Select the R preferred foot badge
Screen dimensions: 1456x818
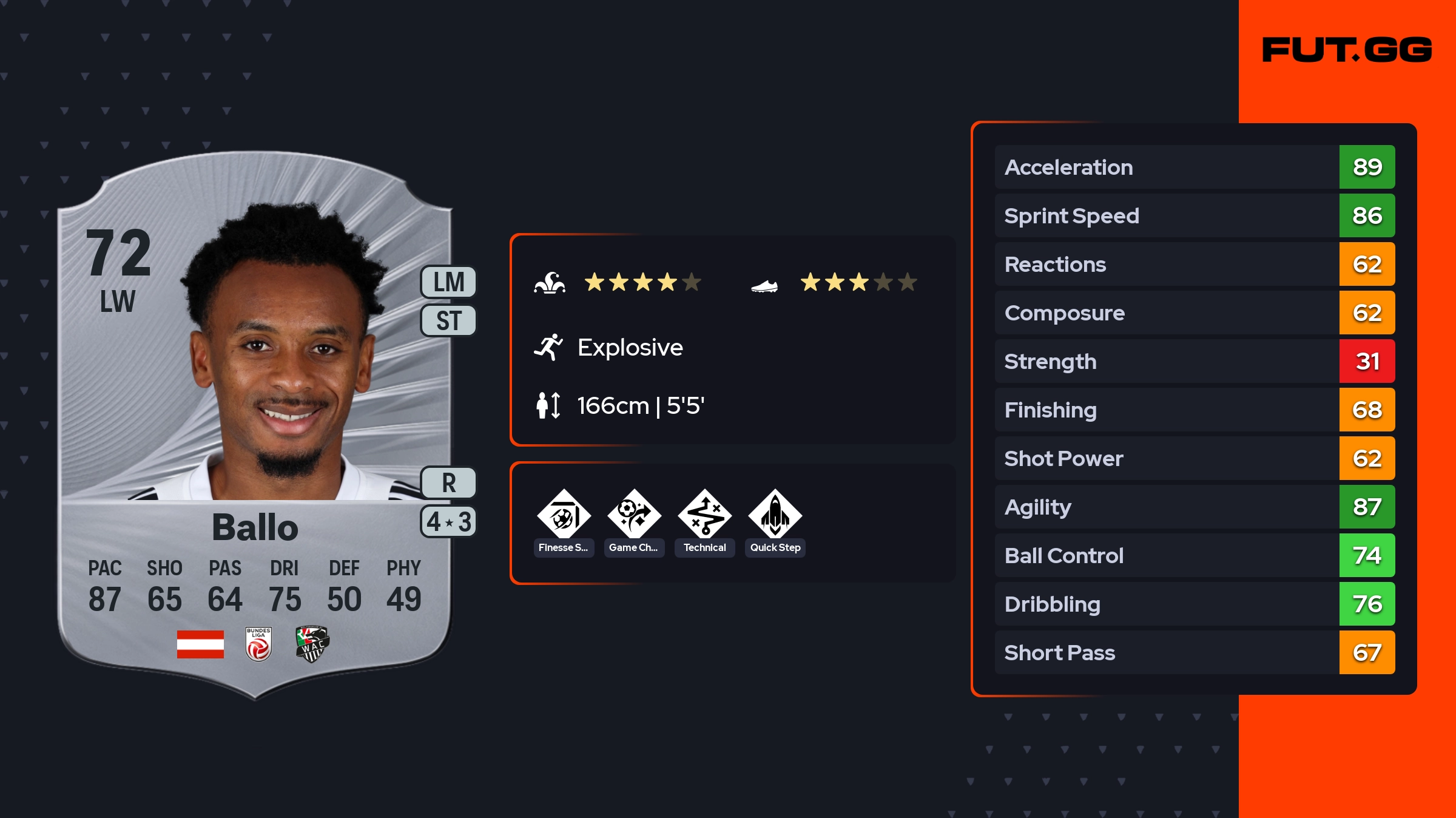tap(448, 483)
